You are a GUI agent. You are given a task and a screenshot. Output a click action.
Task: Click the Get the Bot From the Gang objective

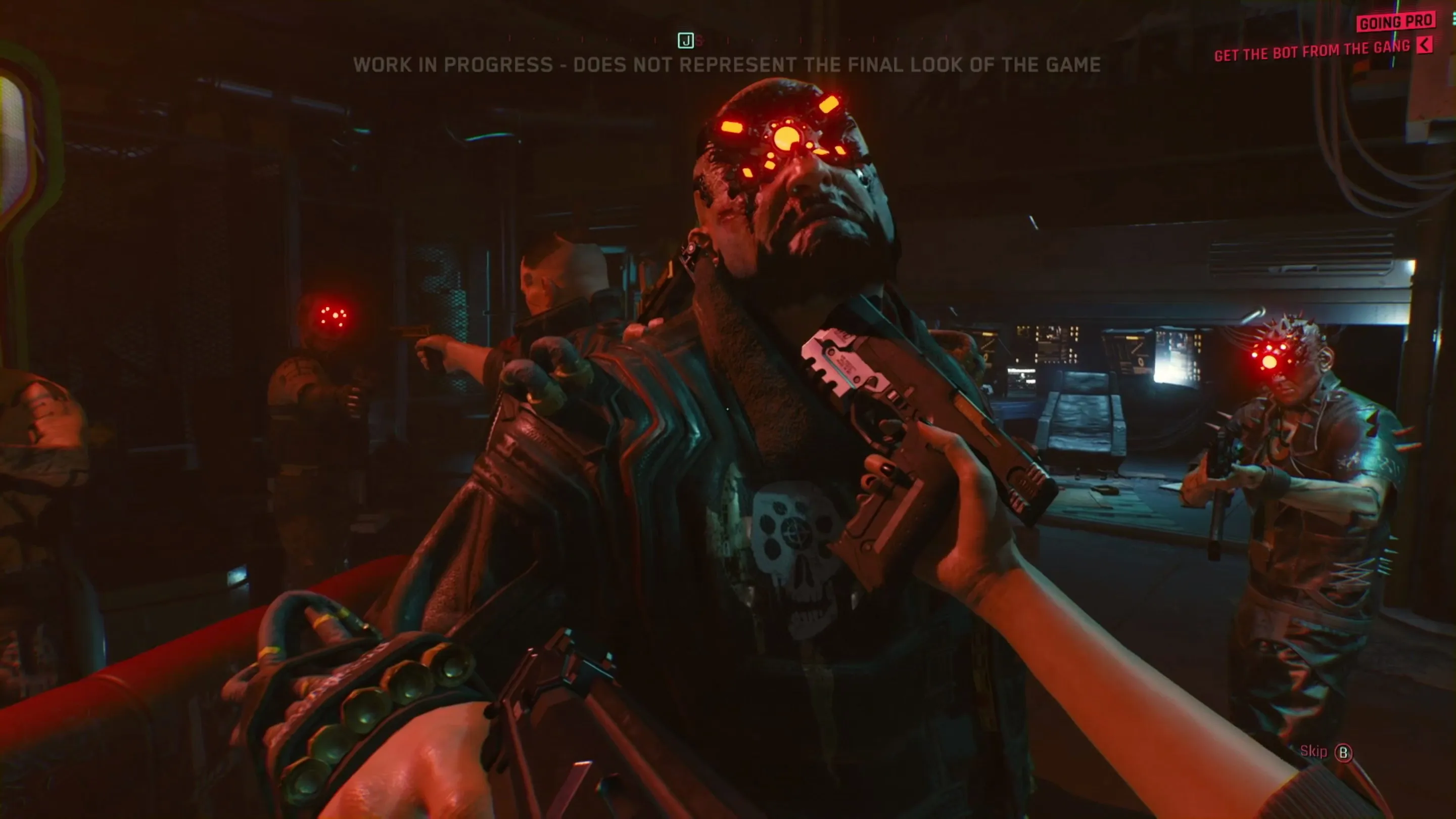1312,51
